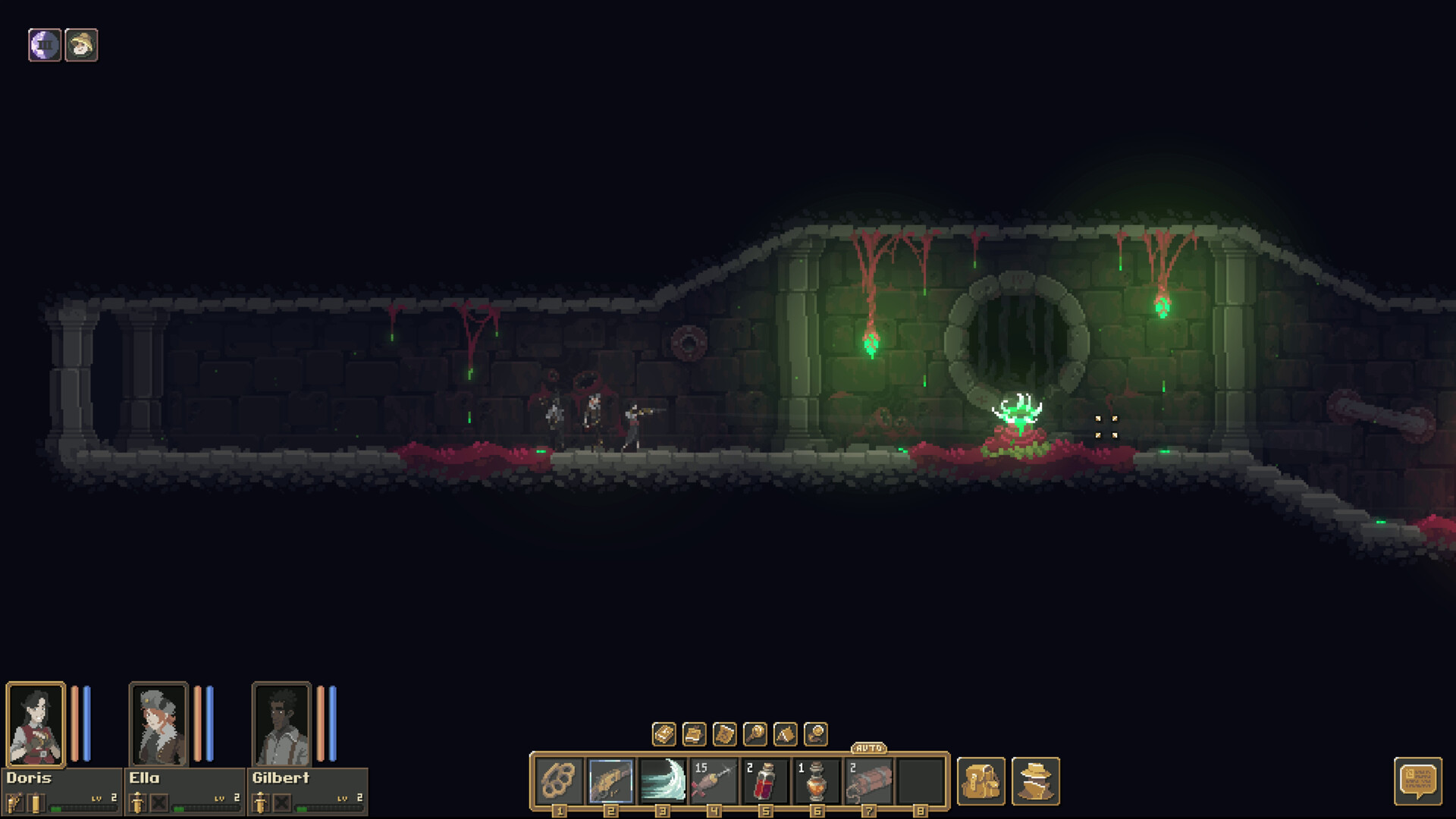Open the chat log speech bubble

[1417, 781]
